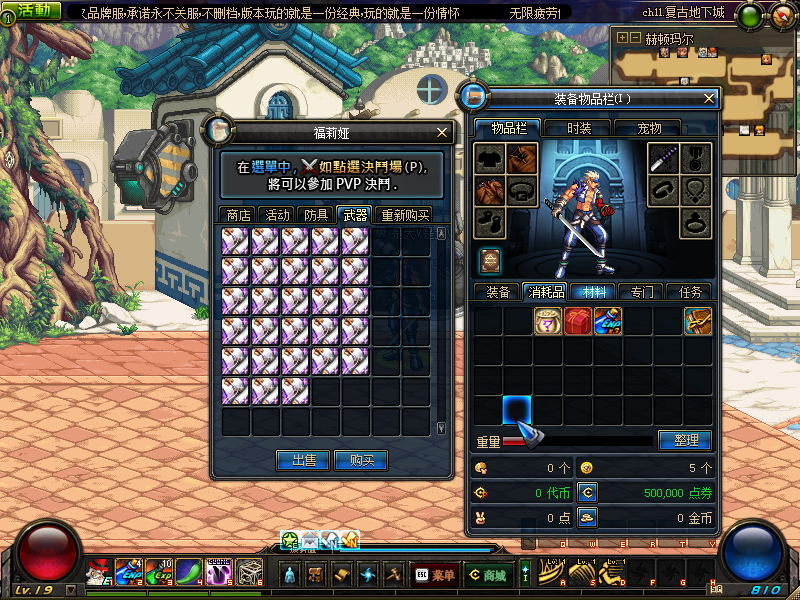This screenshot has height=600, width=800.
Task: Click the 购买 buy button
Action: click(361, 460)
